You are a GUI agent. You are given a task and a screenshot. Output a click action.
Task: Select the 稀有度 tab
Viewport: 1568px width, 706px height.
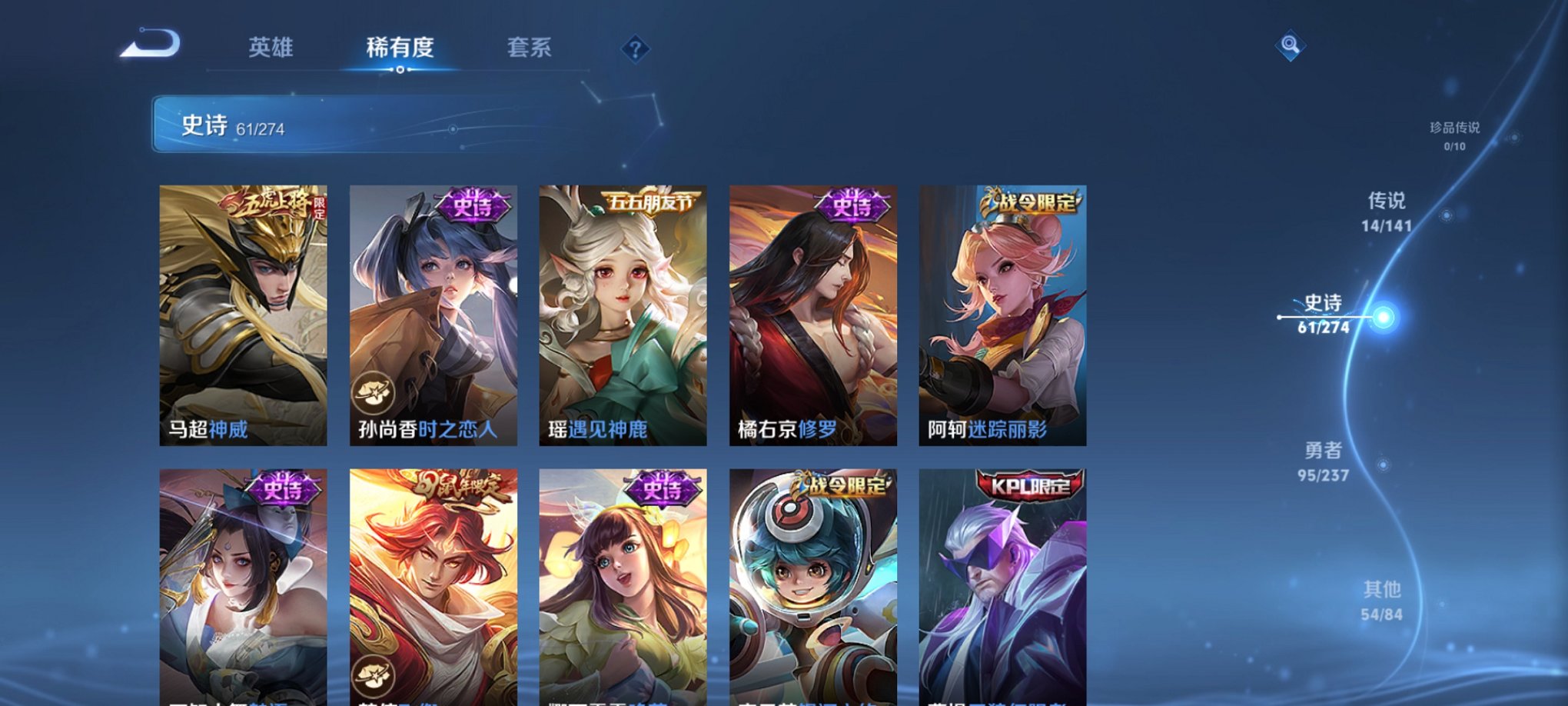click(400, 48)
